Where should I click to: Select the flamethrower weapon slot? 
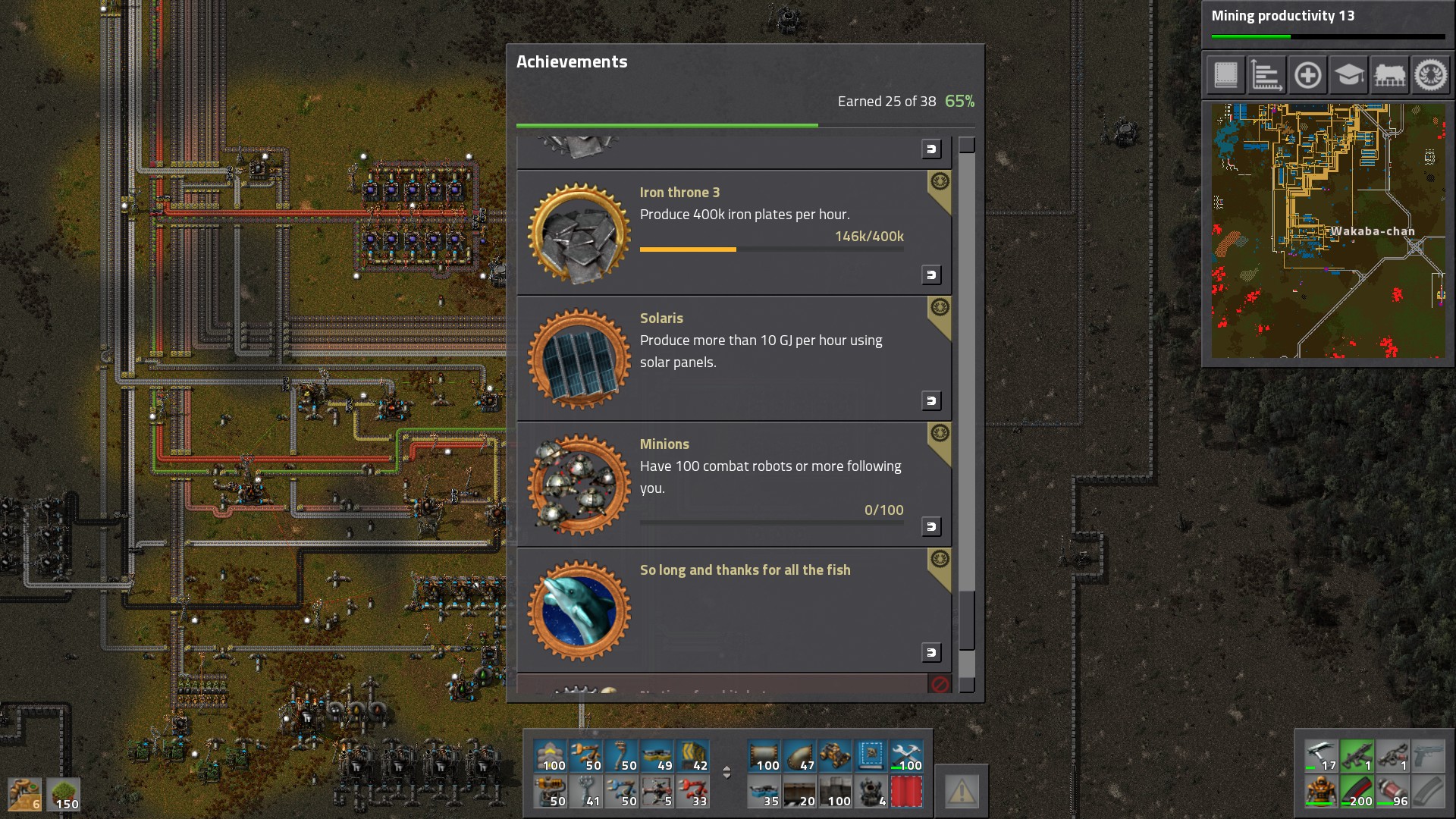pyautogui.click(x=1393, y=756)
